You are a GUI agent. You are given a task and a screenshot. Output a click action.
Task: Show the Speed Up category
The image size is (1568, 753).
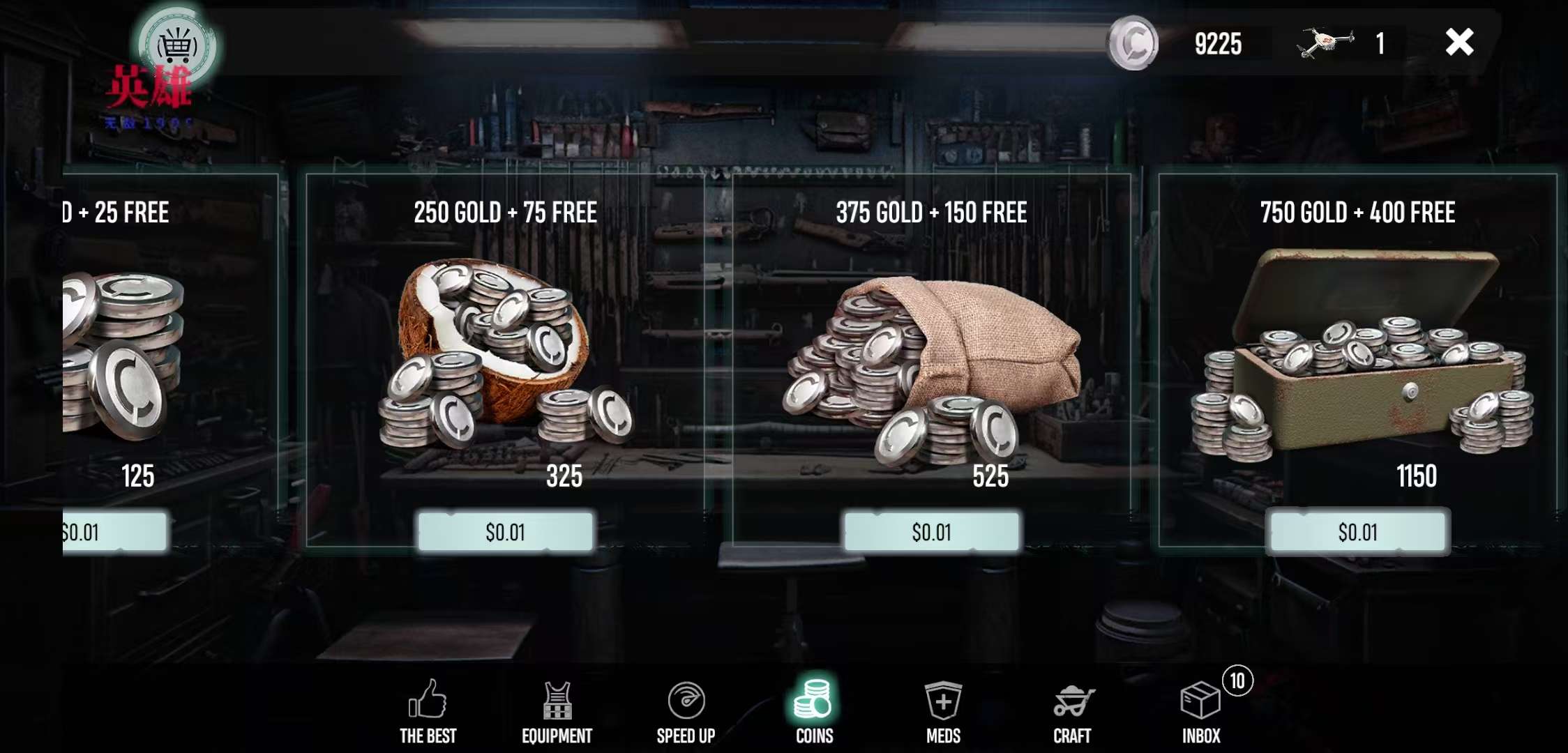686,710
